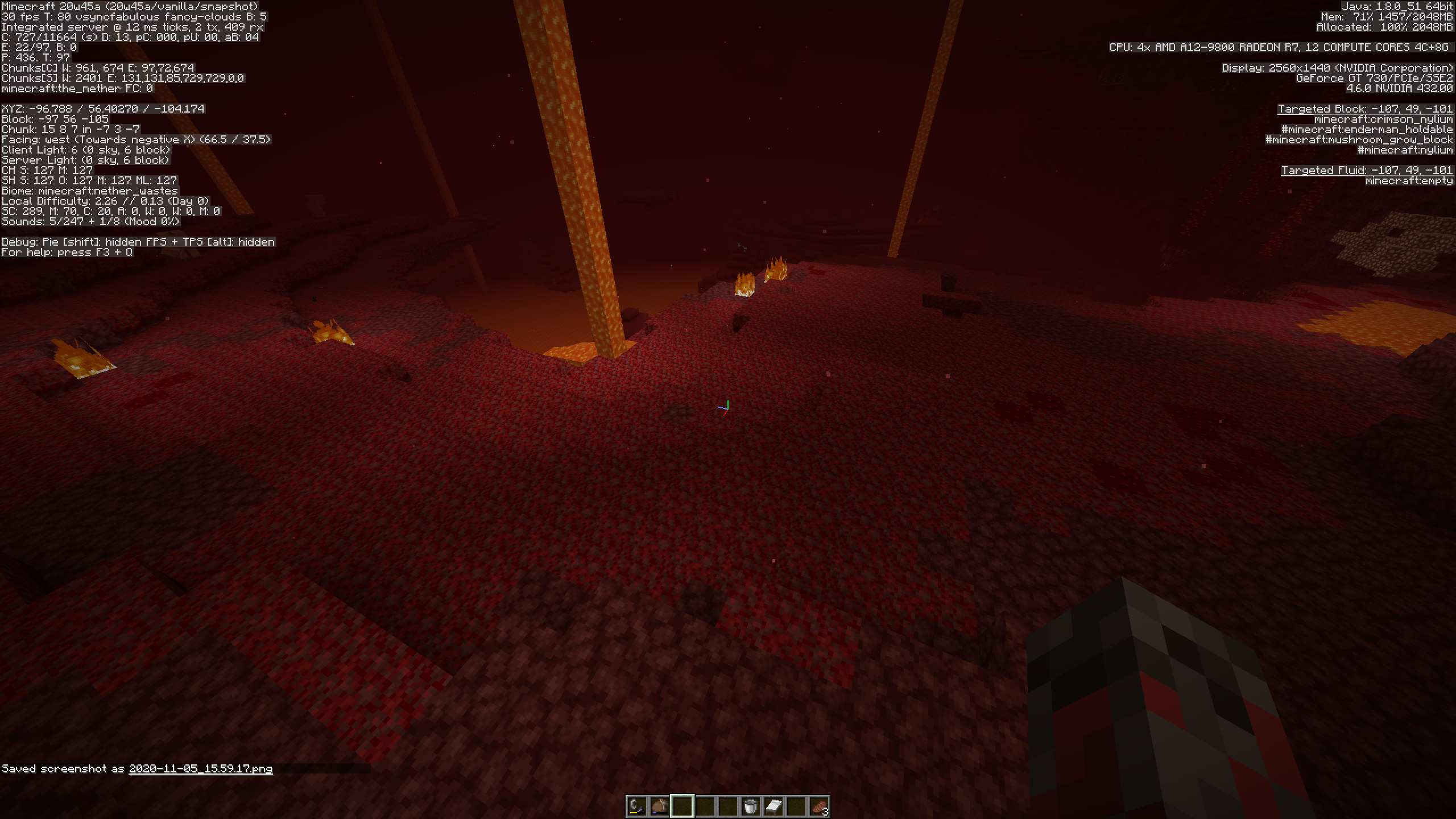
Task: Select the white bed hotbar slot
Action: pos(773,806)
